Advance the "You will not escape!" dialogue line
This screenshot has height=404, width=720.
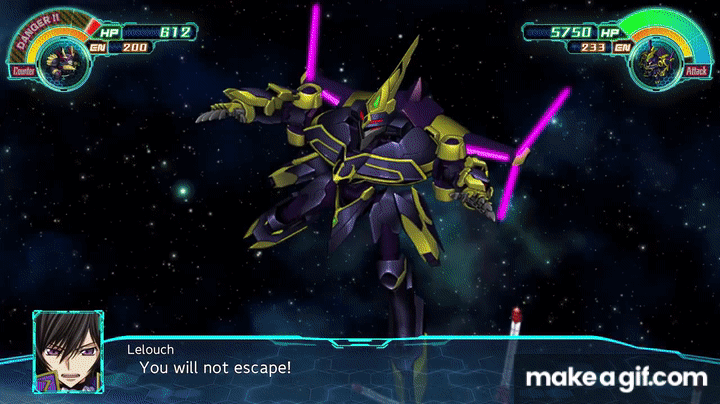coord(215,368)
